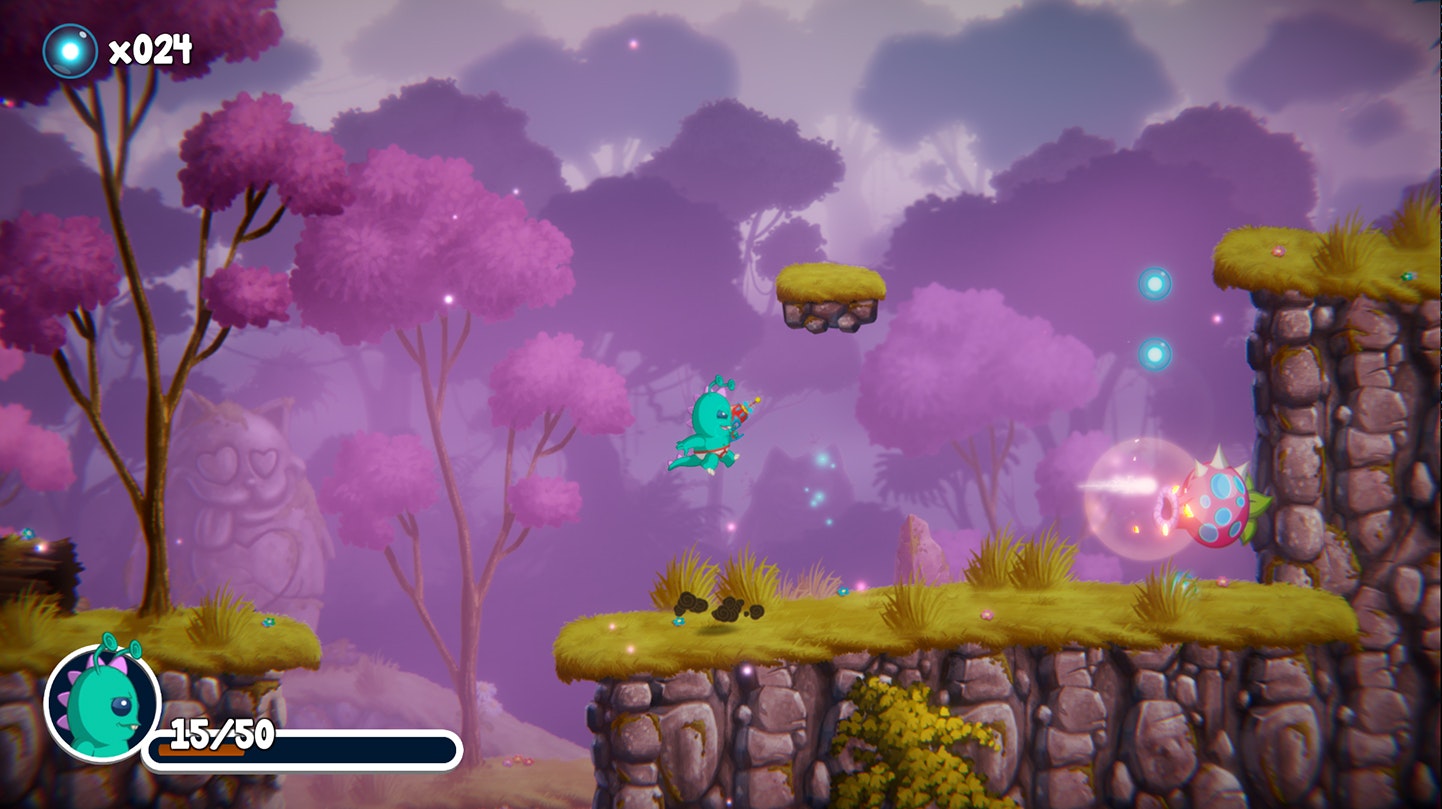Toggle the character's antenna glow
The height and width of the screenshot is (809, 1442).
[723, 382]
